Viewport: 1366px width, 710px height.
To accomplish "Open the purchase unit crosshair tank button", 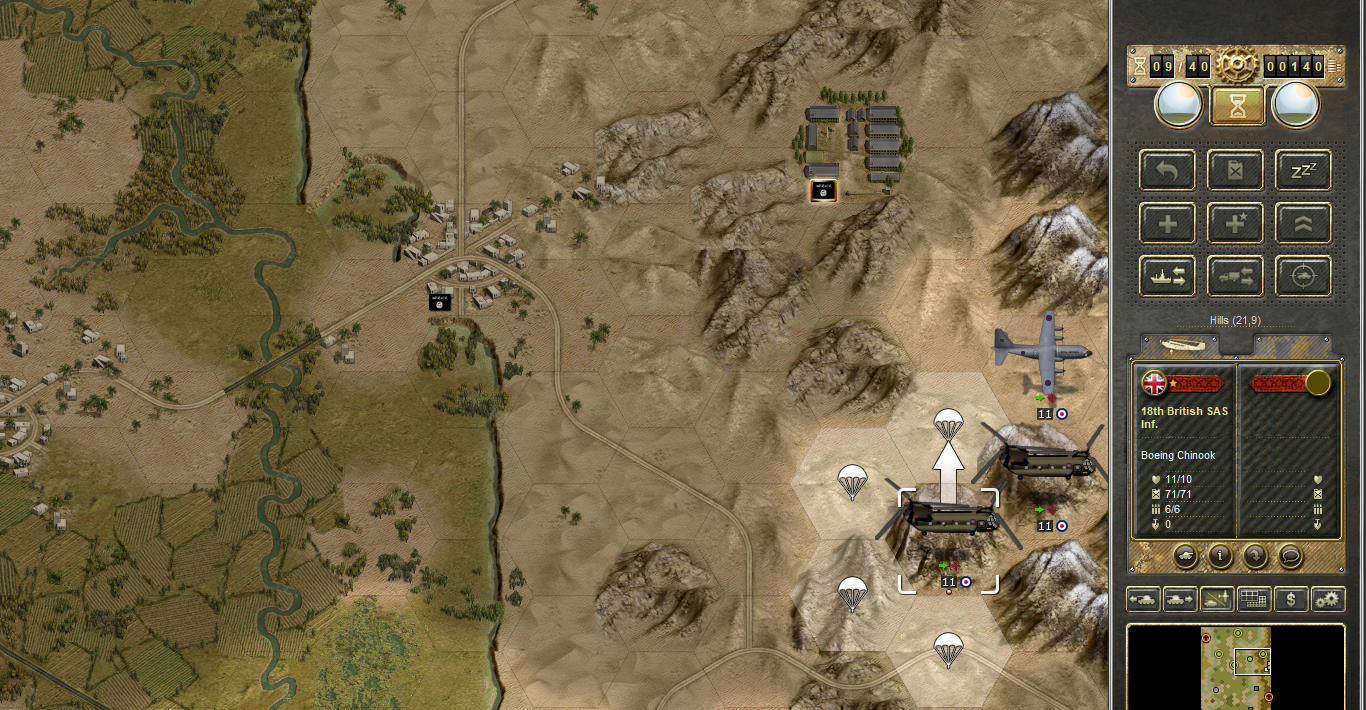I will click(1303, 276).
